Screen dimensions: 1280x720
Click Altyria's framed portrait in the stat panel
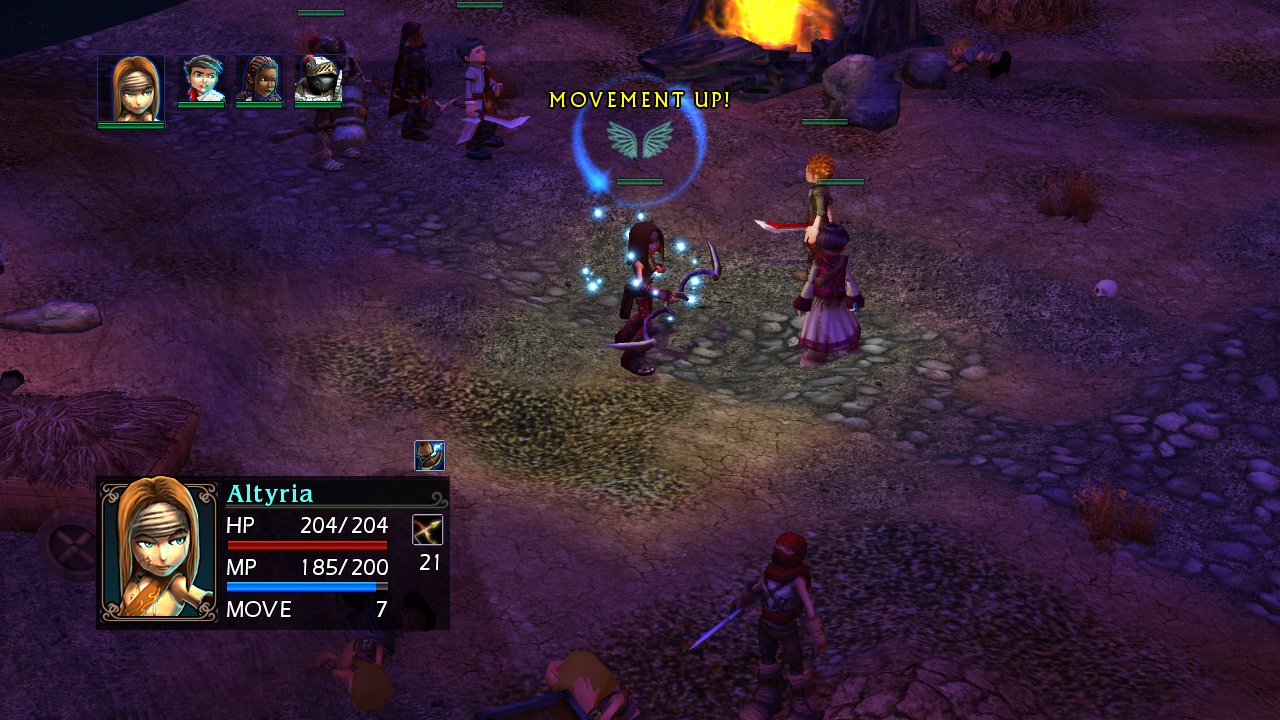click(x=158, y=553)
